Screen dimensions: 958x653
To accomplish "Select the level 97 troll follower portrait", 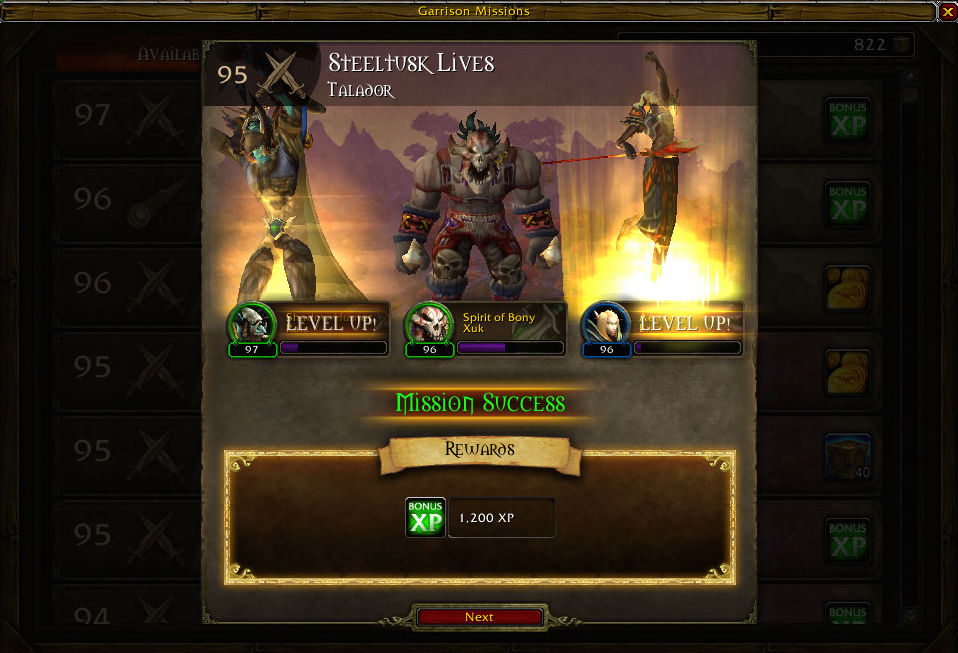I will (x=251, y=324).
